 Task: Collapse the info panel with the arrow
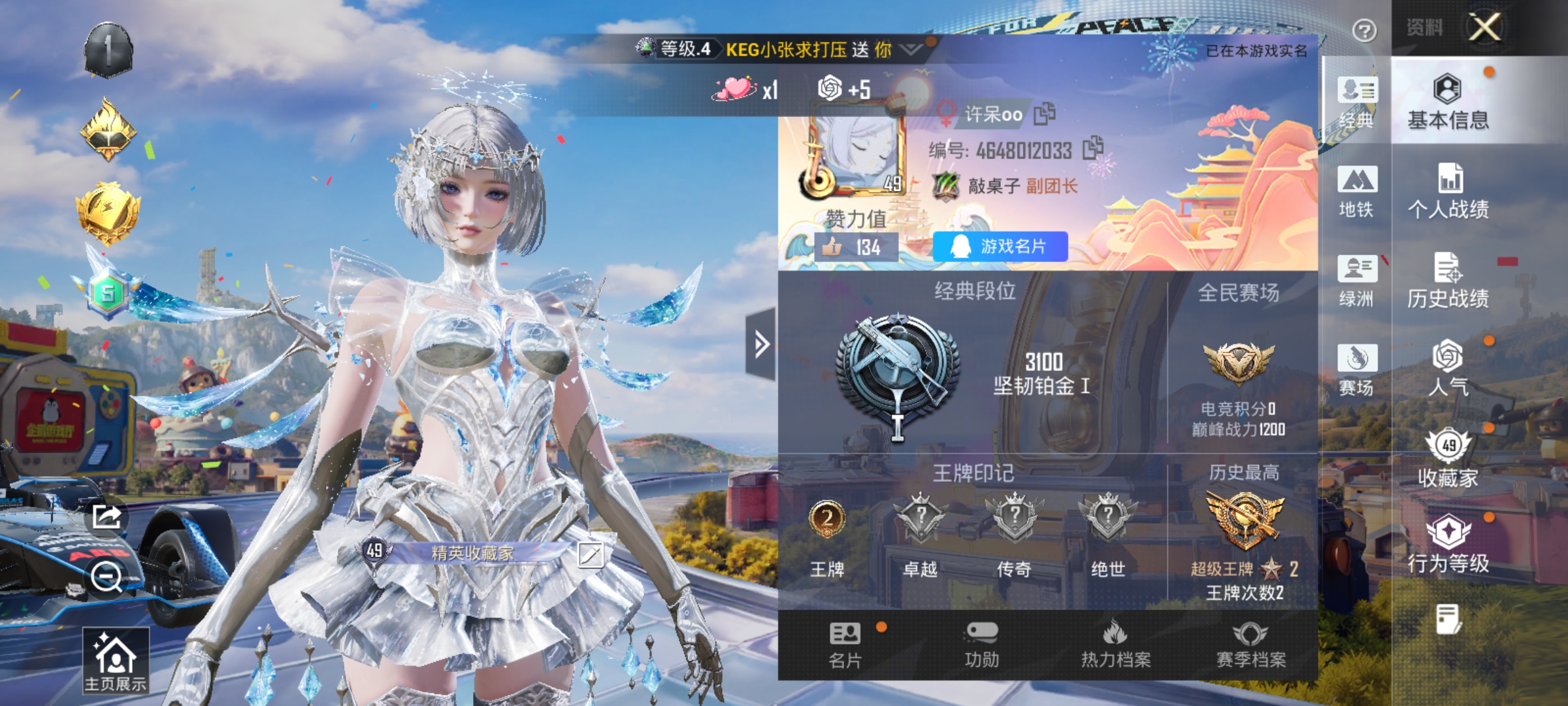point(761,344)
